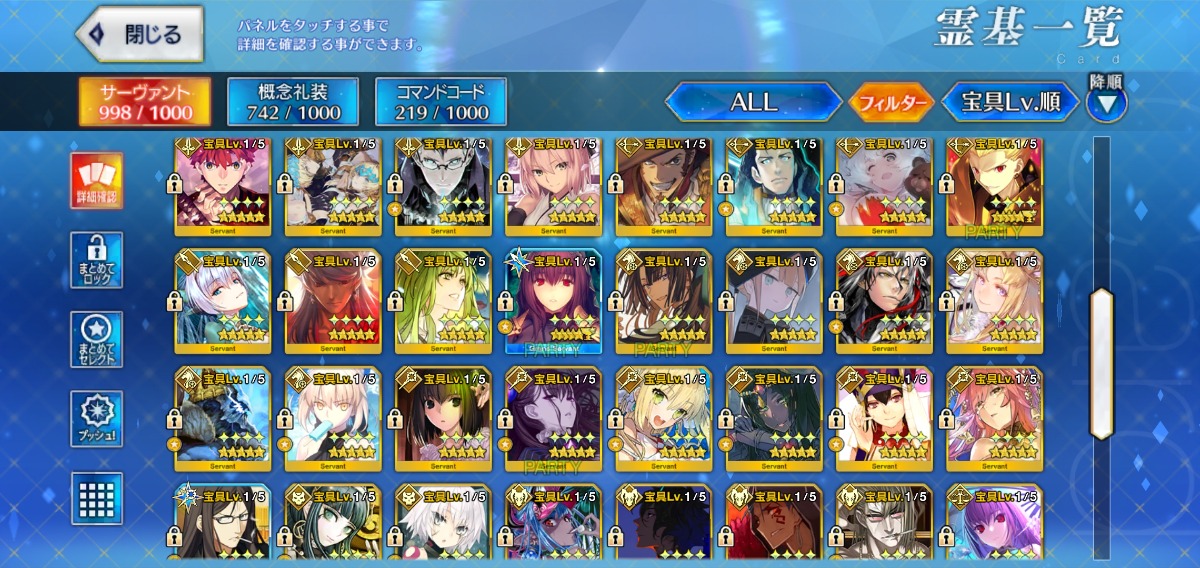
Task: Activate the 詳細確認 card button
Action: coord(97,181)
